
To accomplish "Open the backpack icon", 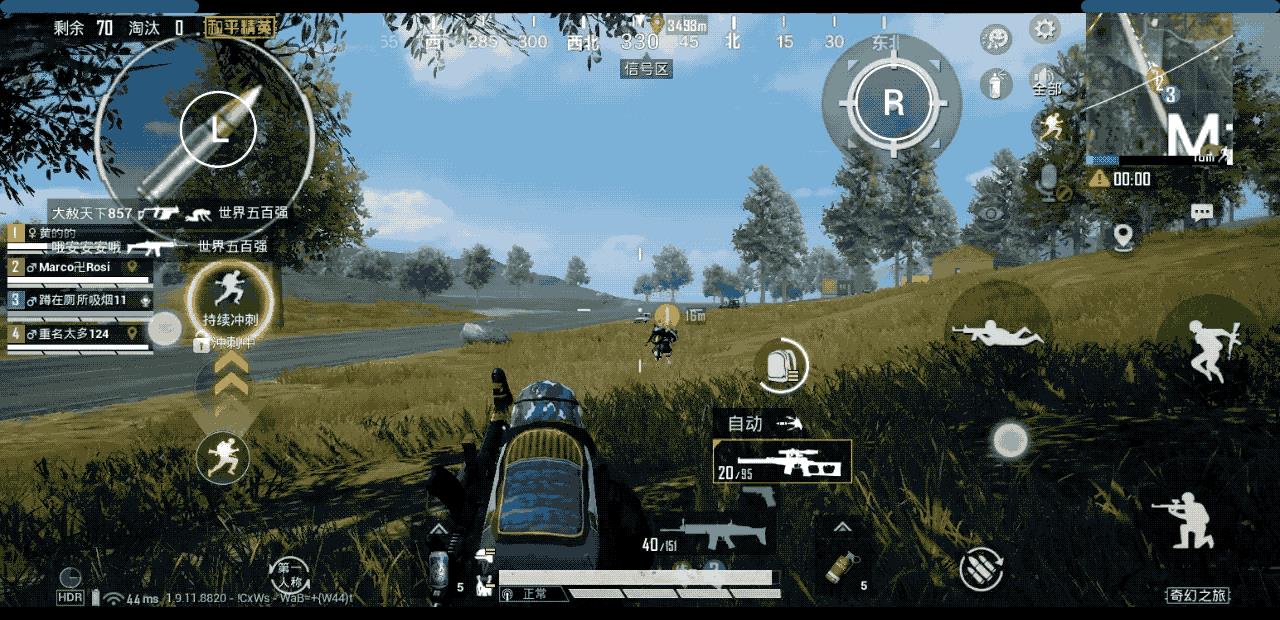I will tap(781, 366).
